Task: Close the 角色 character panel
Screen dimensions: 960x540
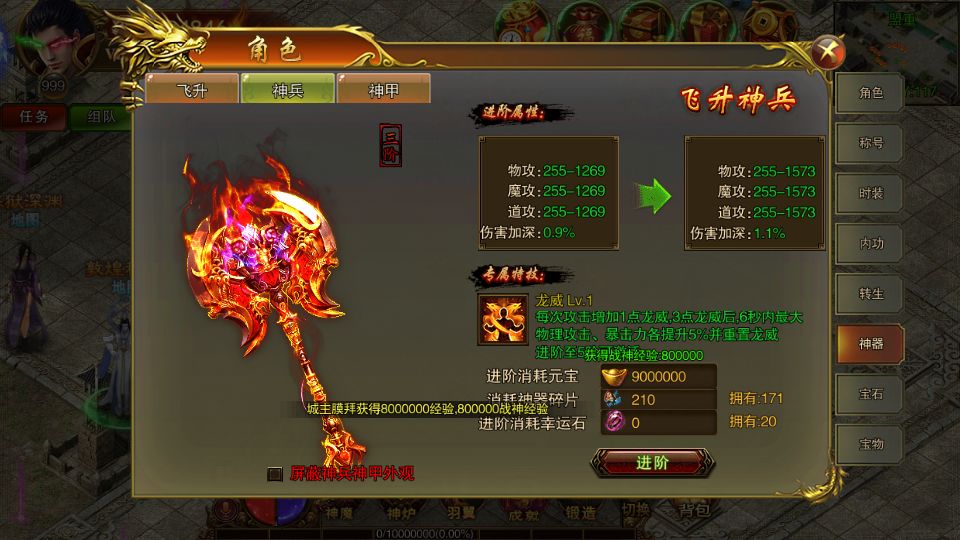Action: pyautogui.click(x=828, y=49)
